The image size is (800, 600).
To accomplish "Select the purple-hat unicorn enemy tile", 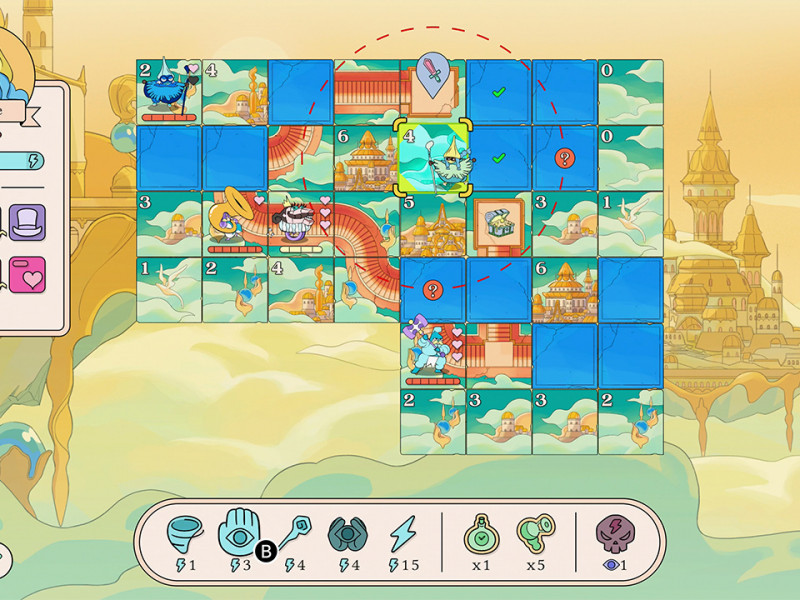I will tap(432, 353).
